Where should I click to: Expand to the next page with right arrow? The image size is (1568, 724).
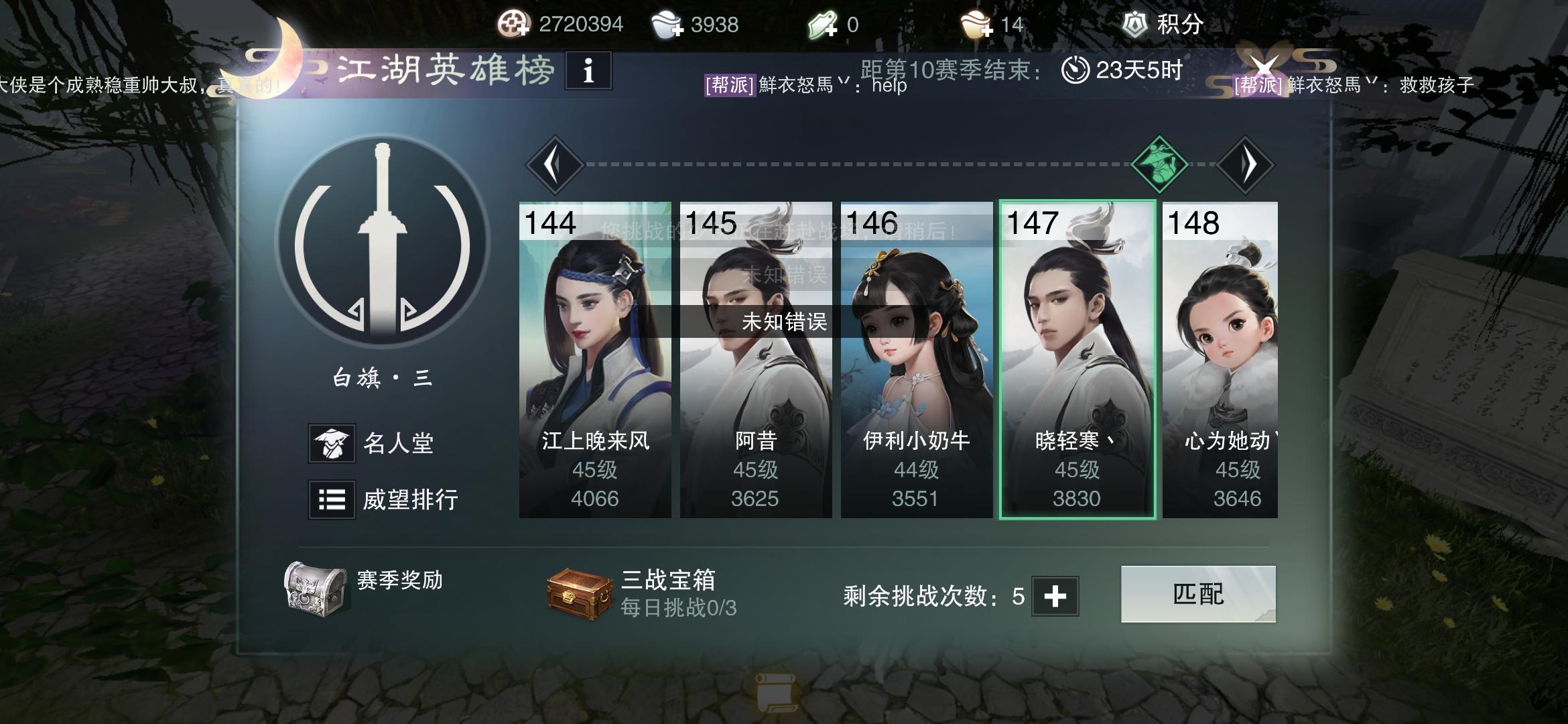tap(1247, 163)
